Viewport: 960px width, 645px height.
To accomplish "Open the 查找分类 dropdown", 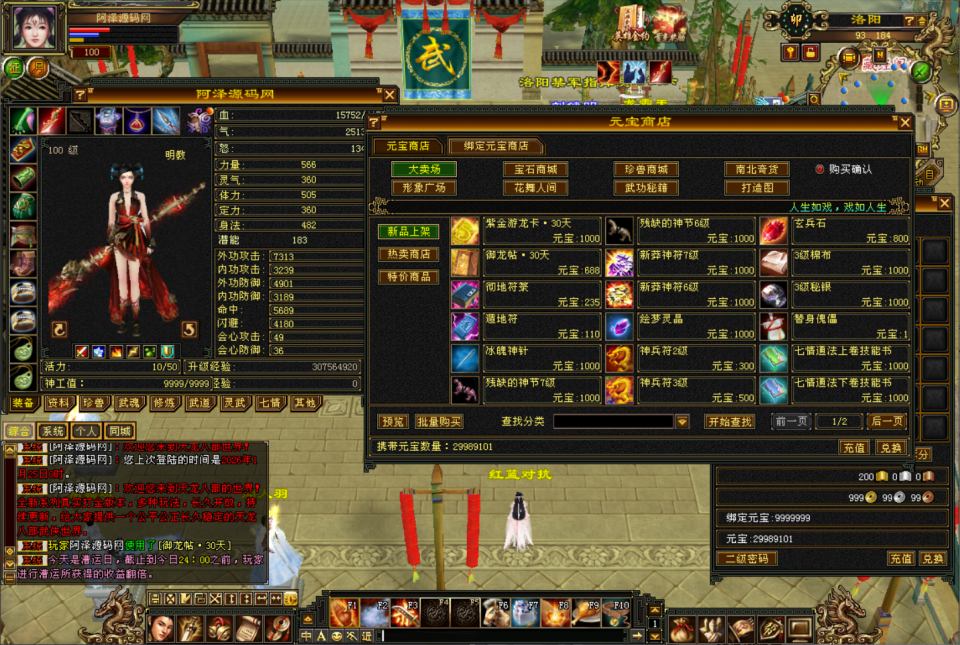I will coord(683,422).
